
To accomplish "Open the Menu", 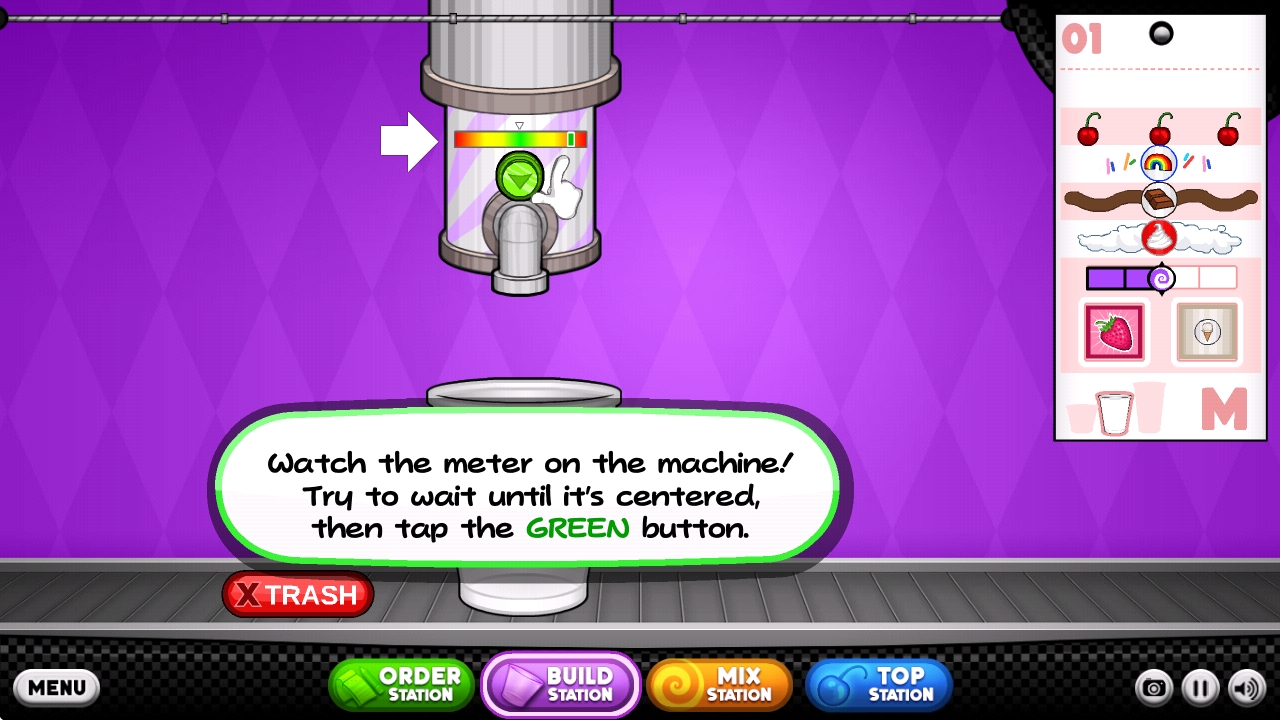I will point(57,687).
